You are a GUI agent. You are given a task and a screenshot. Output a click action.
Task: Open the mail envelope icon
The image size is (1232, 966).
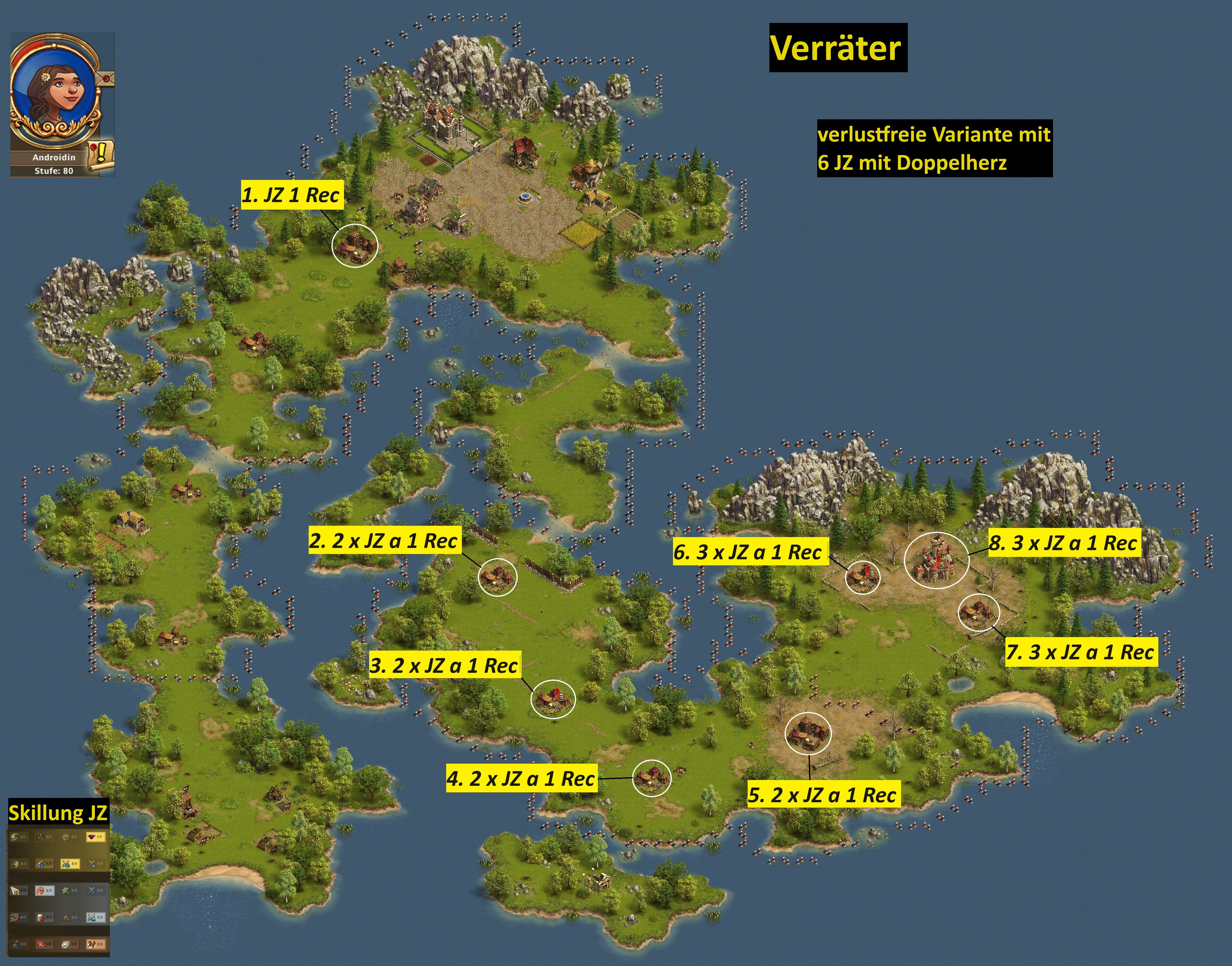tap(106, 78)
